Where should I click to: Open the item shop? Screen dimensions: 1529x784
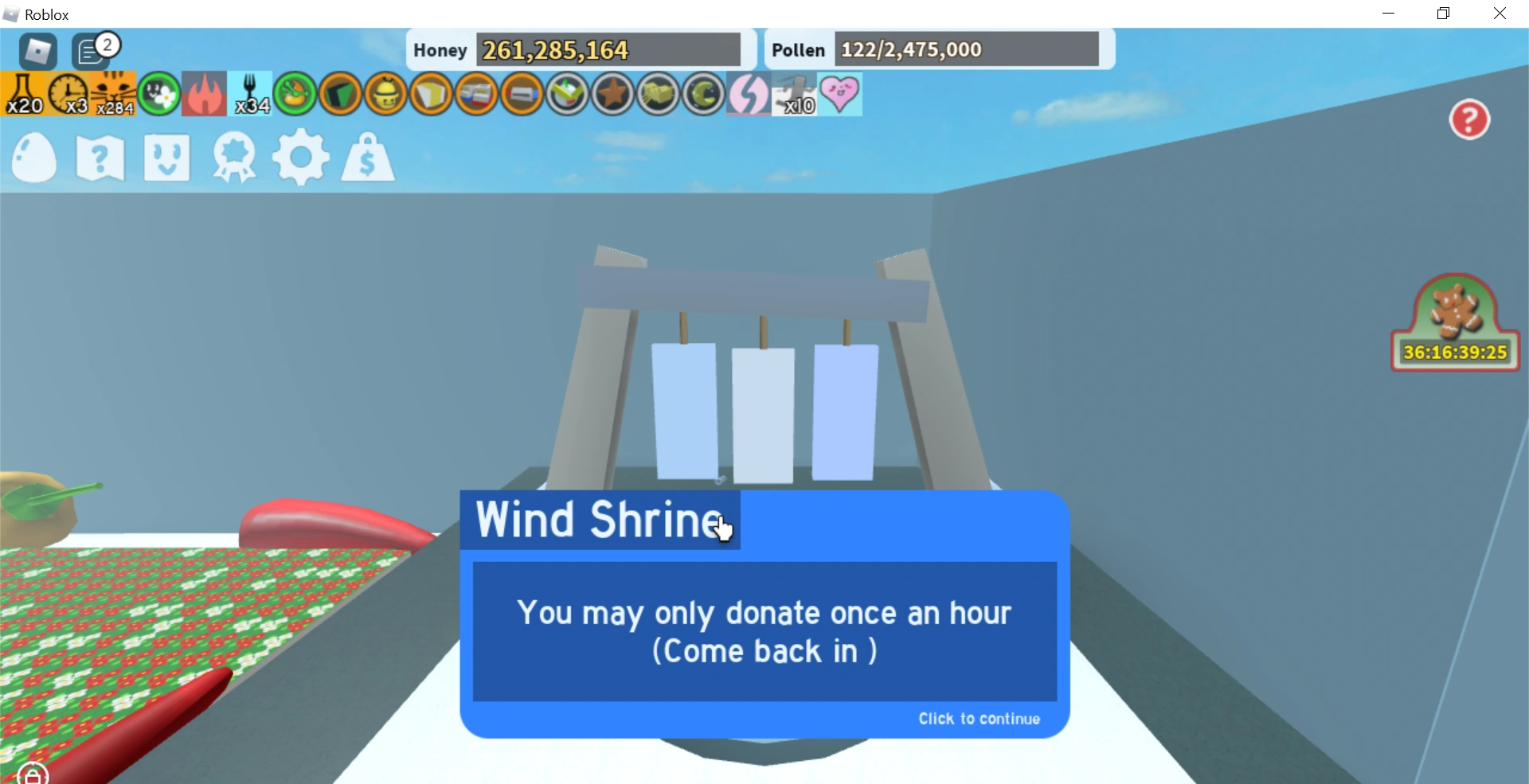pyautogui.click(x=366, y=157)
